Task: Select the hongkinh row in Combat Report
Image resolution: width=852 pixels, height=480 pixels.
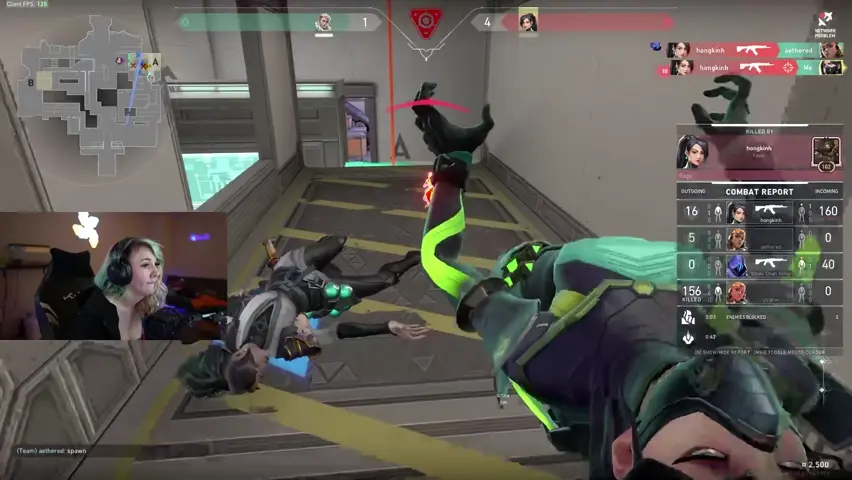Action: 759,212
